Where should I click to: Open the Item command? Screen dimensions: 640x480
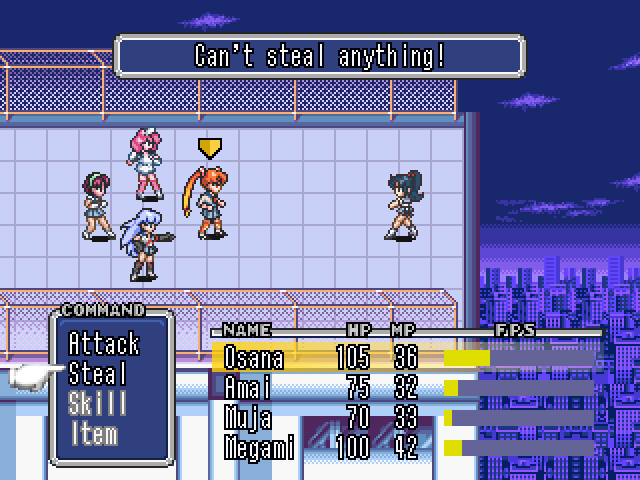(93, 434)
